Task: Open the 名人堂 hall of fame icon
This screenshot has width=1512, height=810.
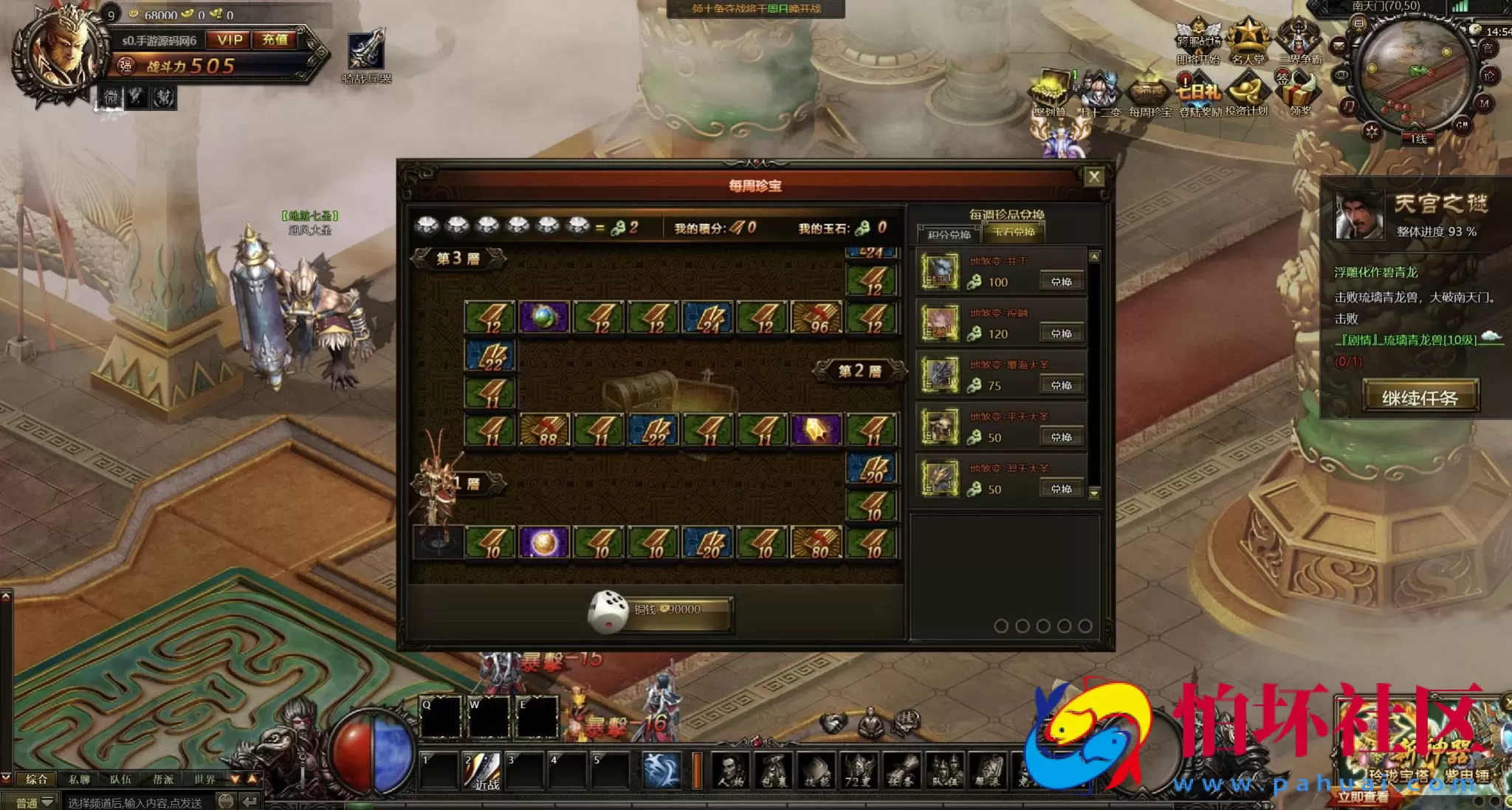Action: tap(1248, 41)
